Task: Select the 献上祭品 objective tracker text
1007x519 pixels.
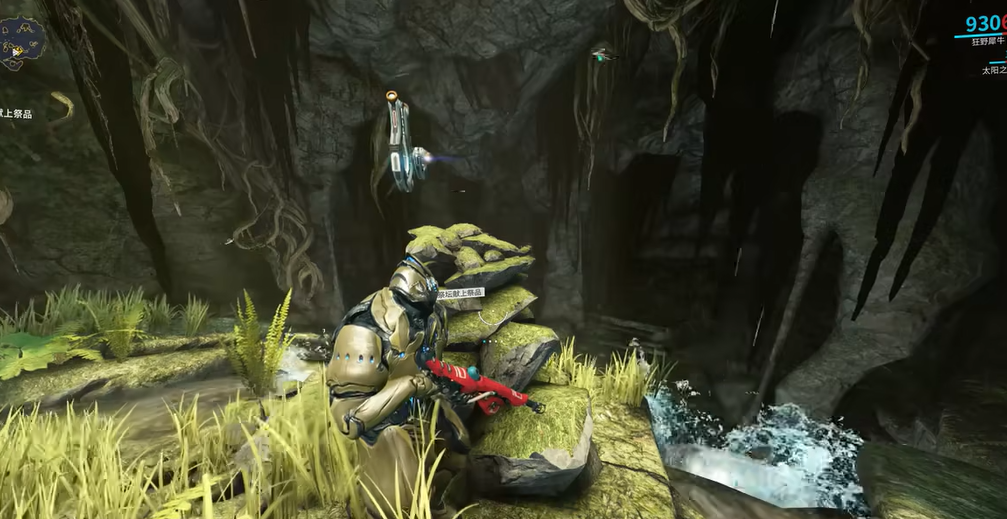Action: pyautogui.click(x=15, y=114)
